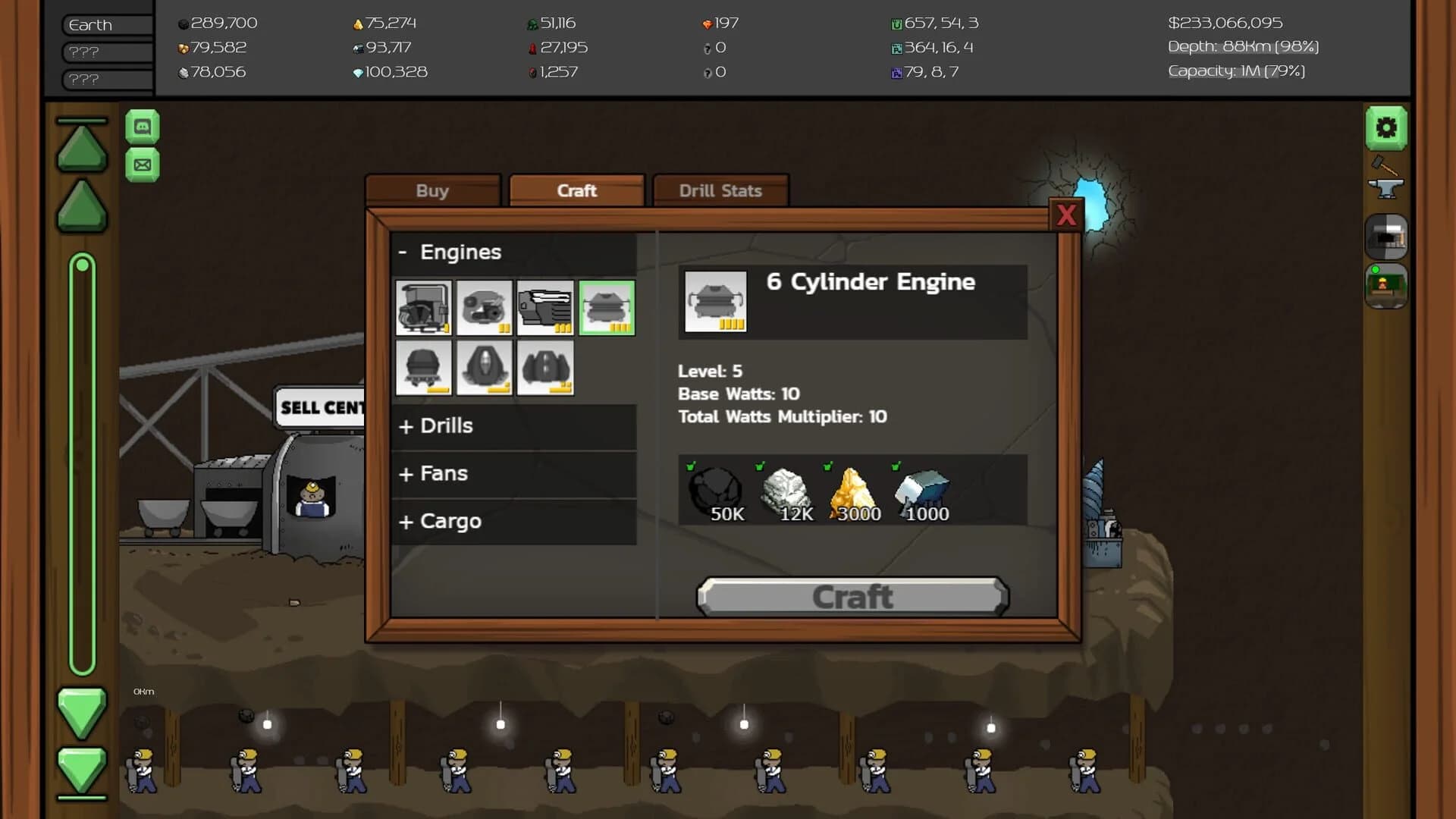Open the Drill Stats tab
The image size is (1456, 819).
pyautogui.click(x=720, y=190)
